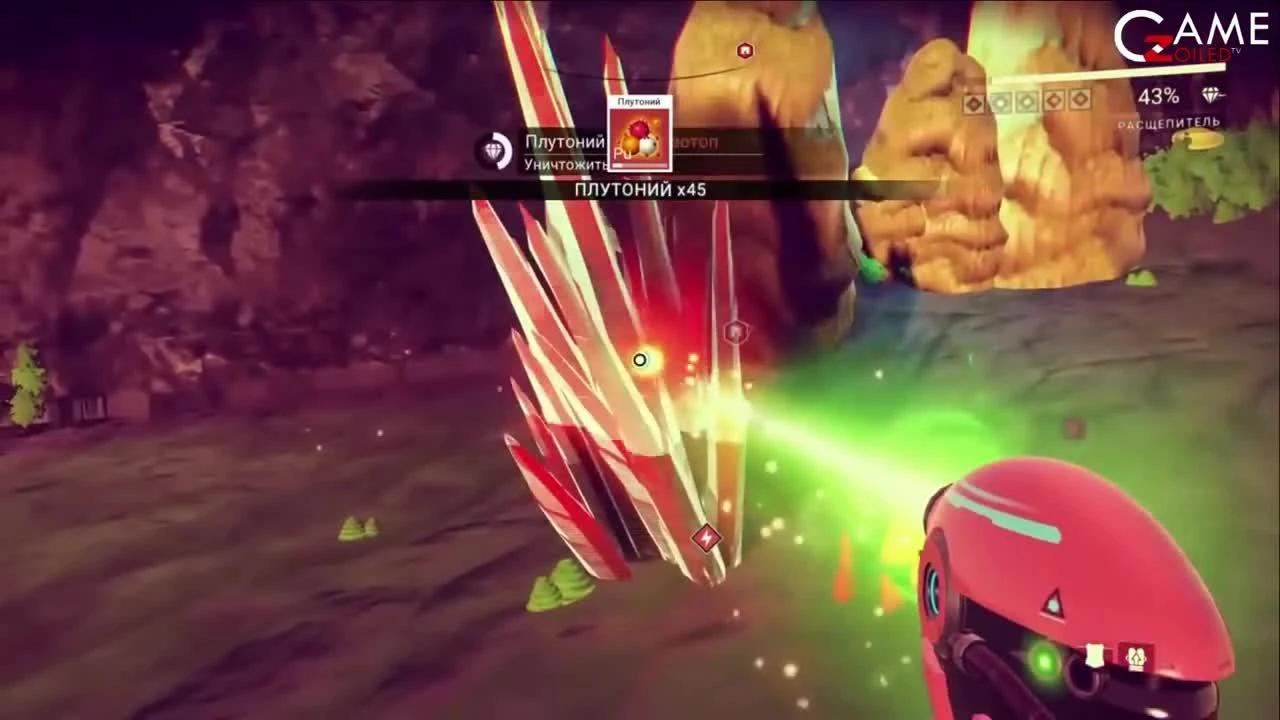1280x720 pixels.
Task: Click the middle diamond icon of the milestone row
Action: tap(1027, 101)
